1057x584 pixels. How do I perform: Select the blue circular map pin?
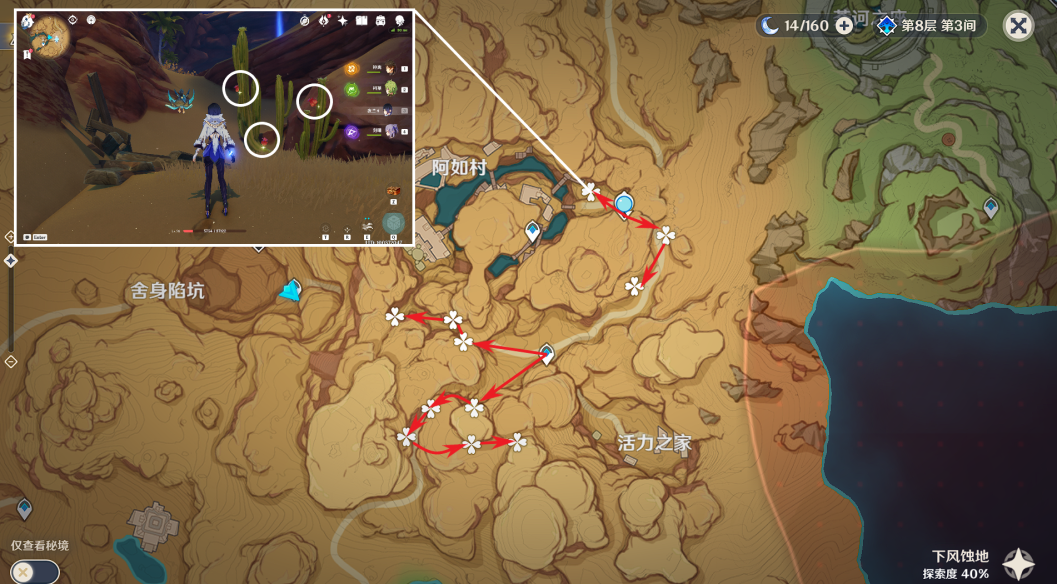pyautogui.click(x=625, y=205)
